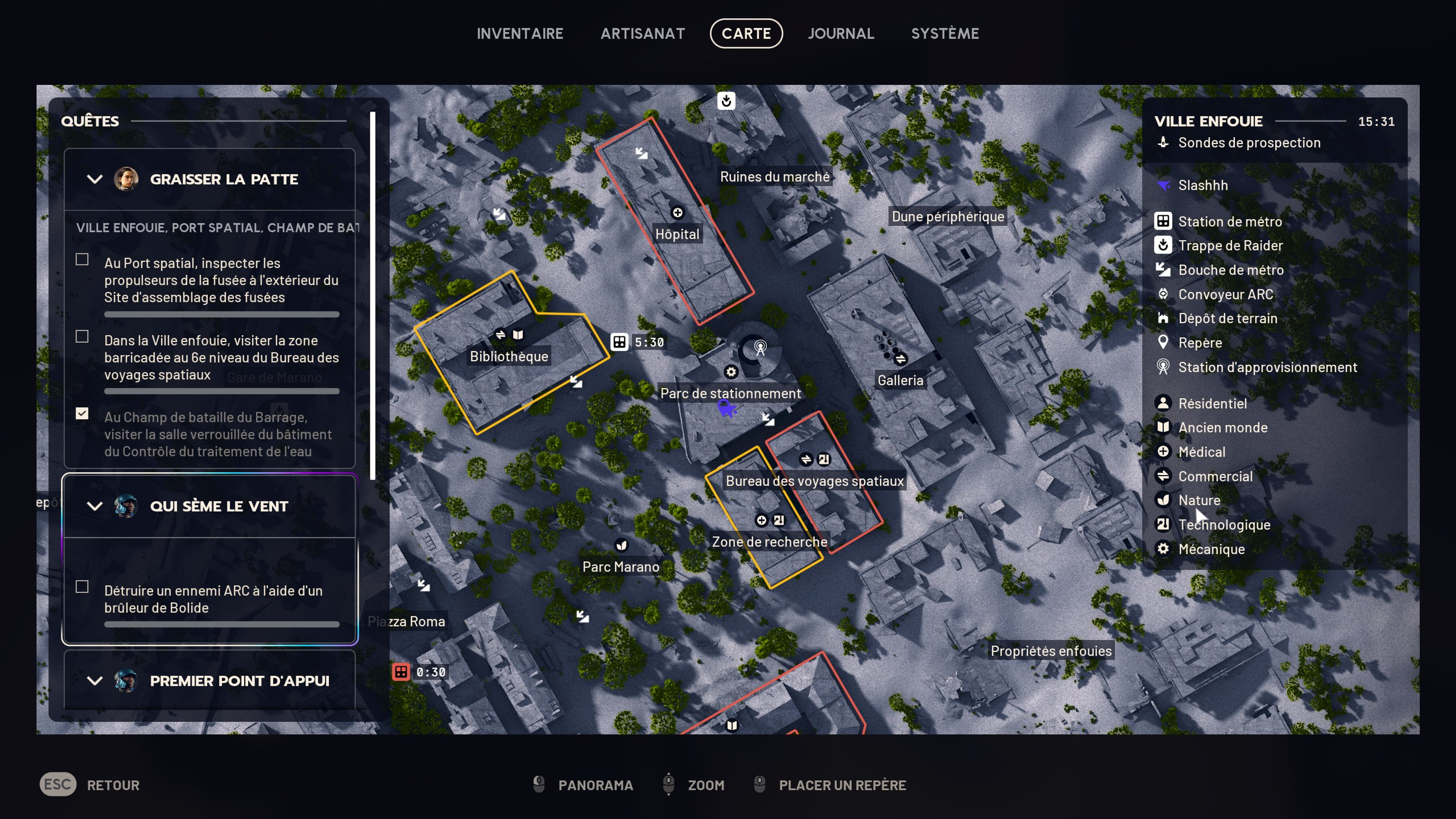Select the Station d'approvisionnement icon

(1164, 367)
